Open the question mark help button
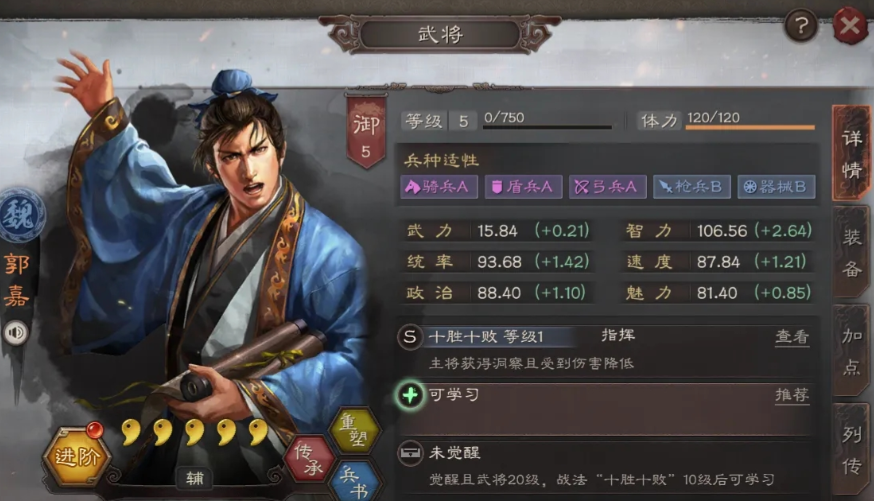Image resolution: width=874 pixels, height=501 pixels. click(x=800, y=25)
